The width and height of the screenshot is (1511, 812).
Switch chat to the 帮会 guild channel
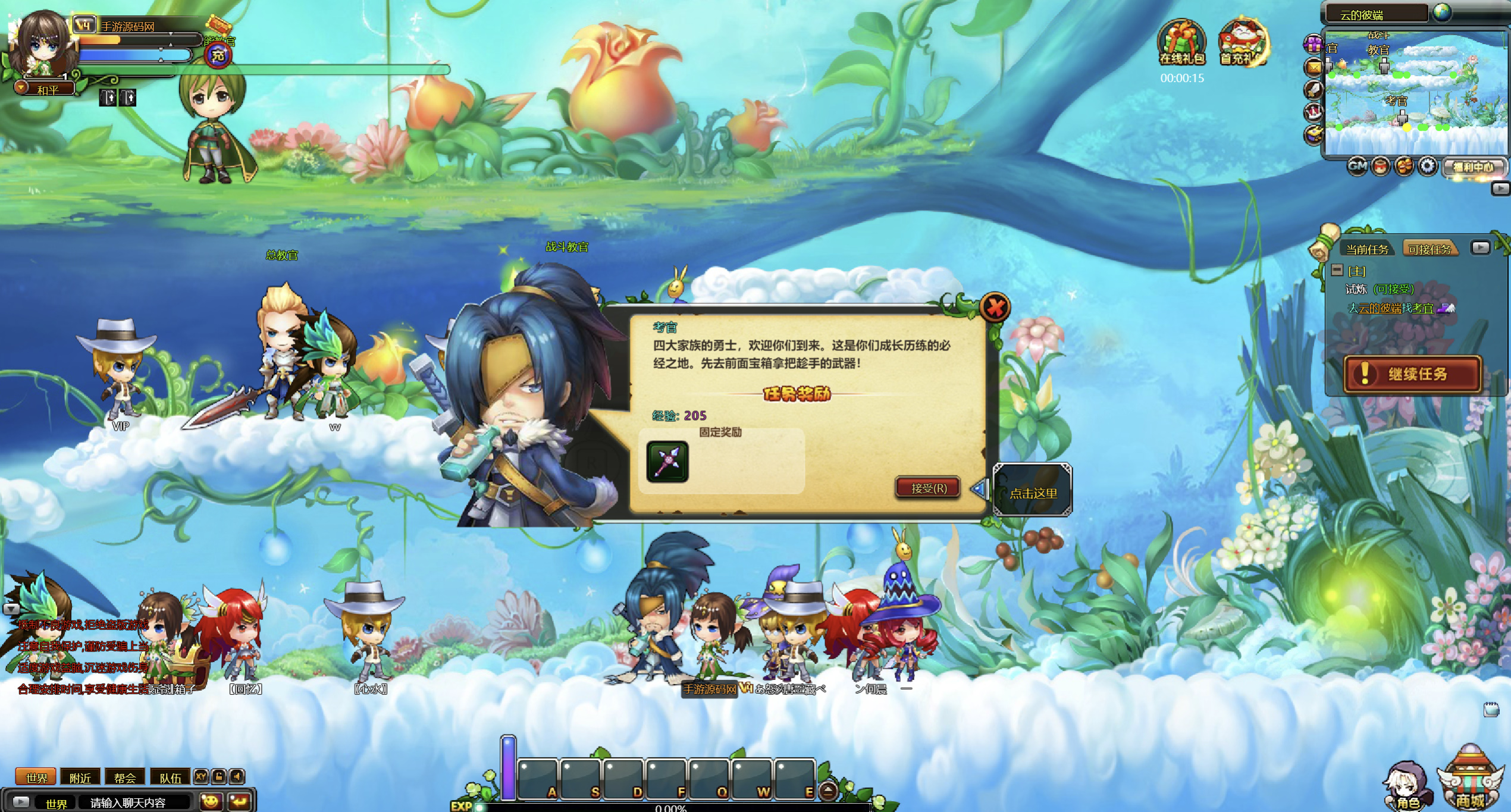(x=125, y=777)
